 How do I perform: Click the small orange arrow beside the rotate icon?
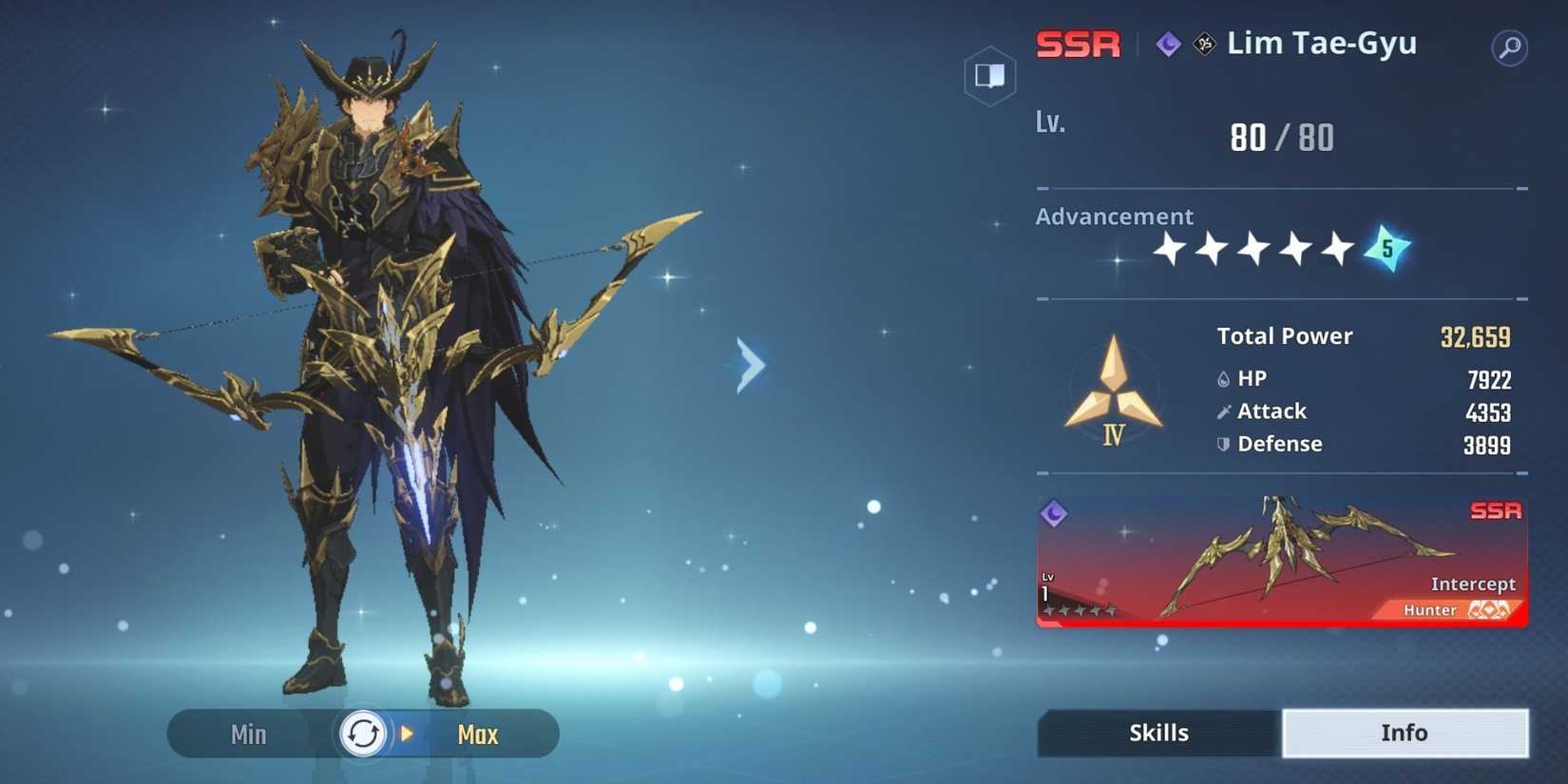click(407, 733)
